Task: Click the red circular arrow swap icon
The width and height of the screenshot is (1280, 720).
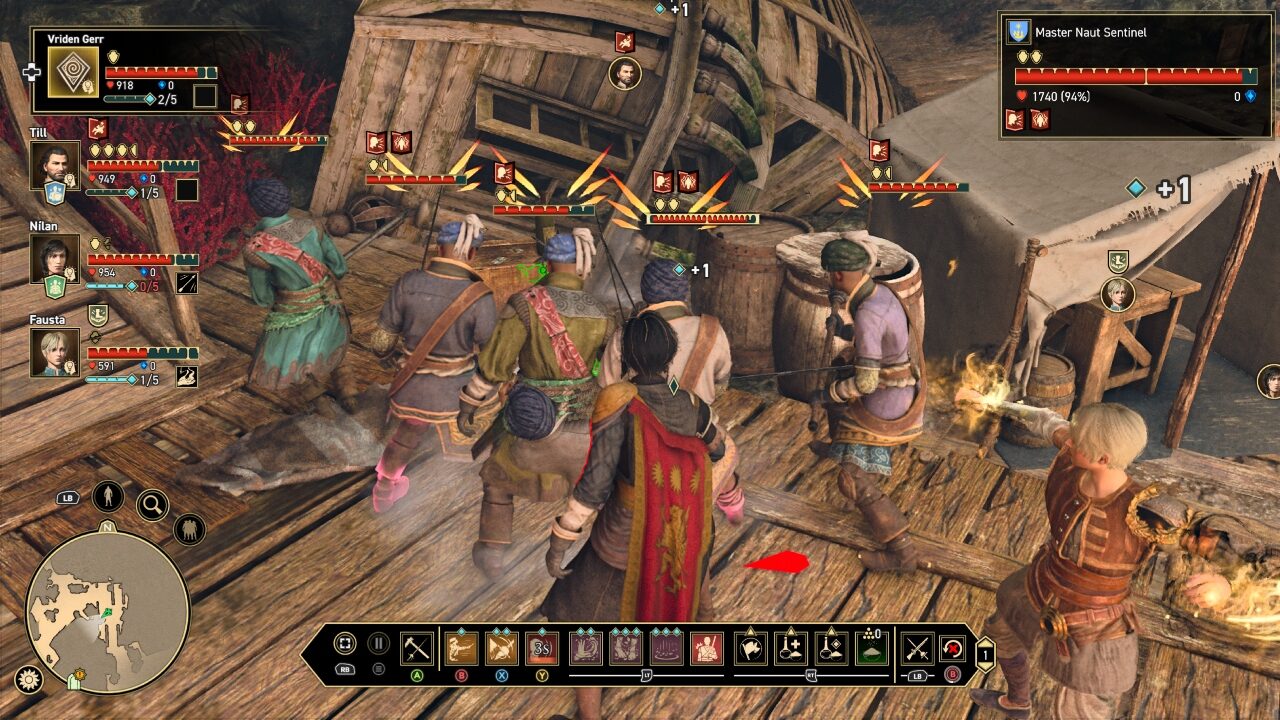Action: click(954, 648)
